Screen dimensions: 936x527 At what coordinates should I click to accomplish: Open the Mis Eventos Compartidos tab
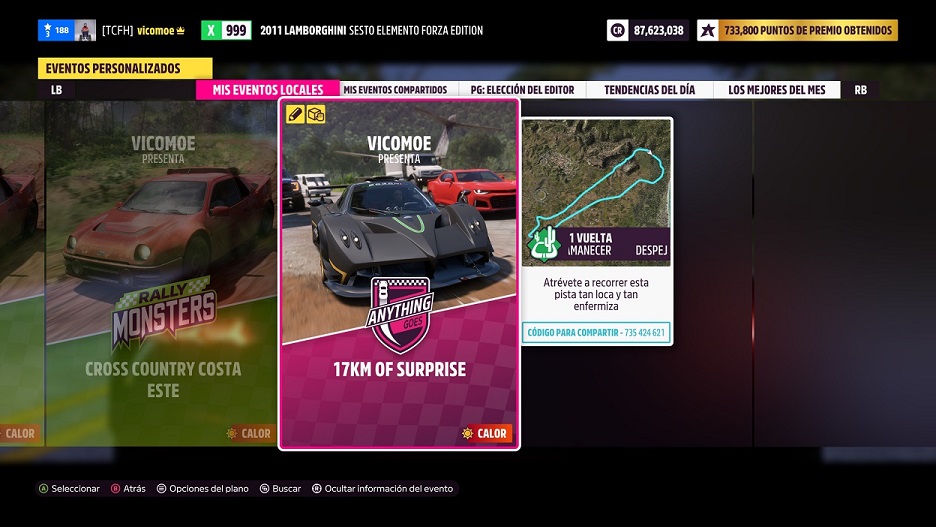395,90
